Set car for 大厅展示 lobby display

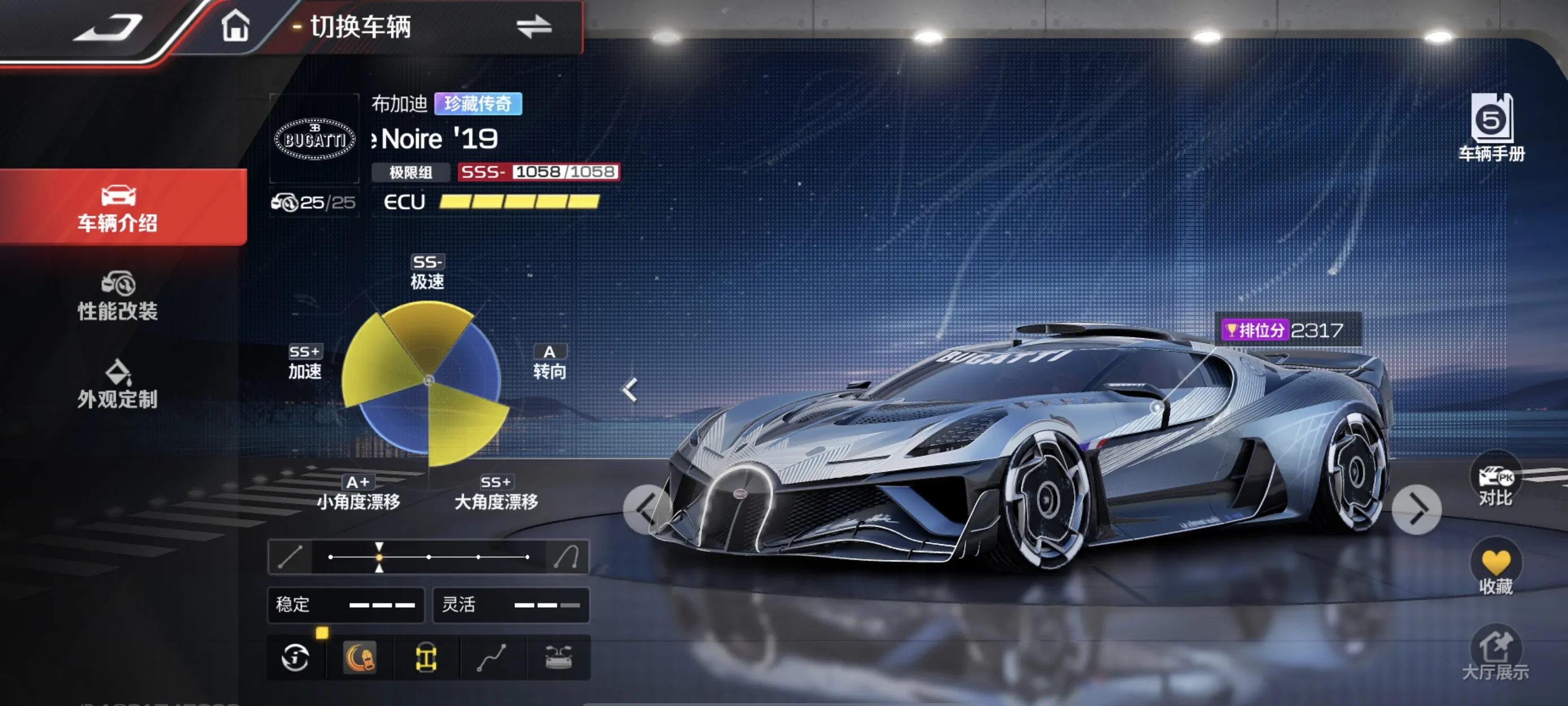[1495, 653]
